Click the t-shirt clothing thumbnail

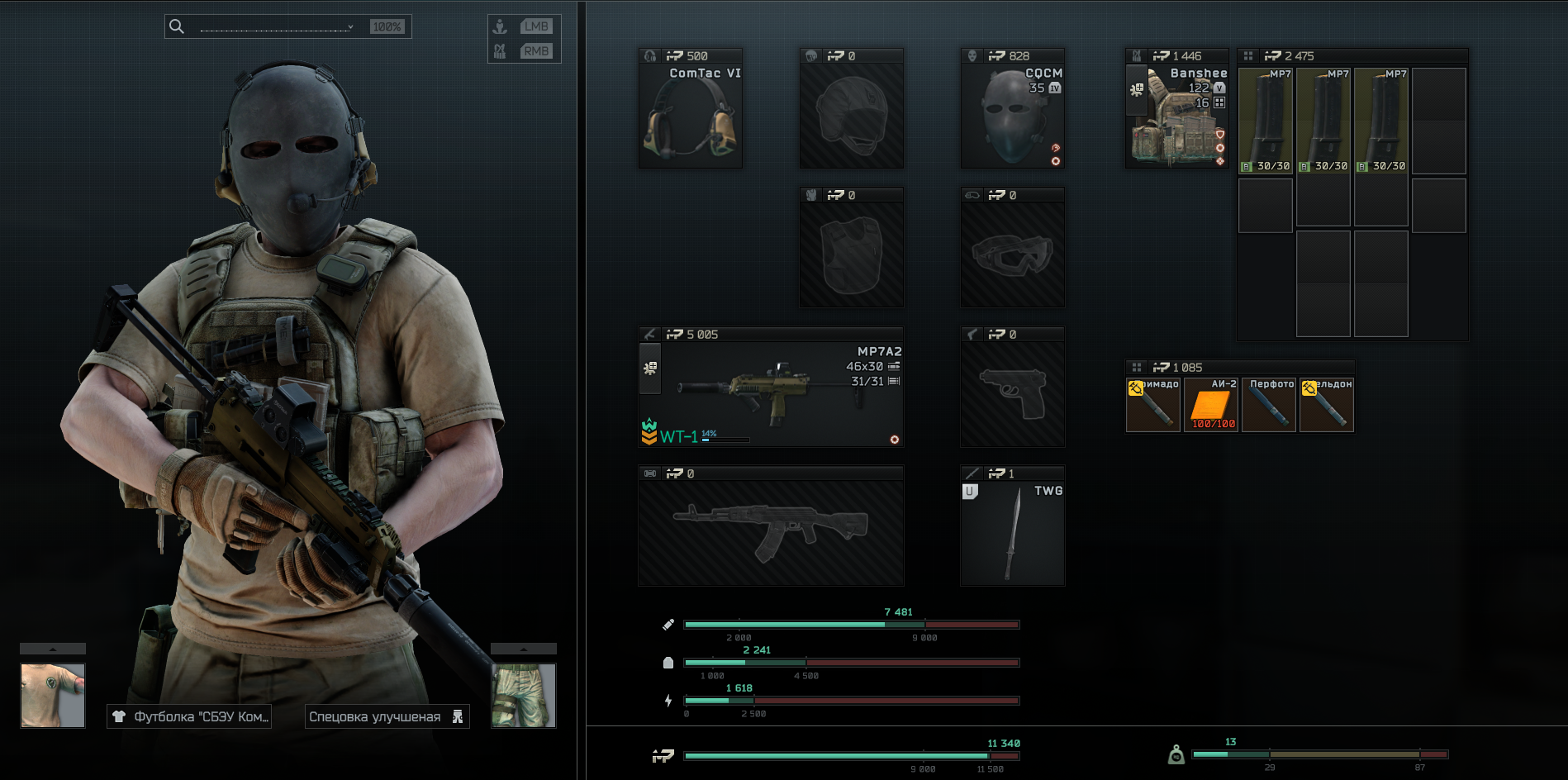click(53, 695)
